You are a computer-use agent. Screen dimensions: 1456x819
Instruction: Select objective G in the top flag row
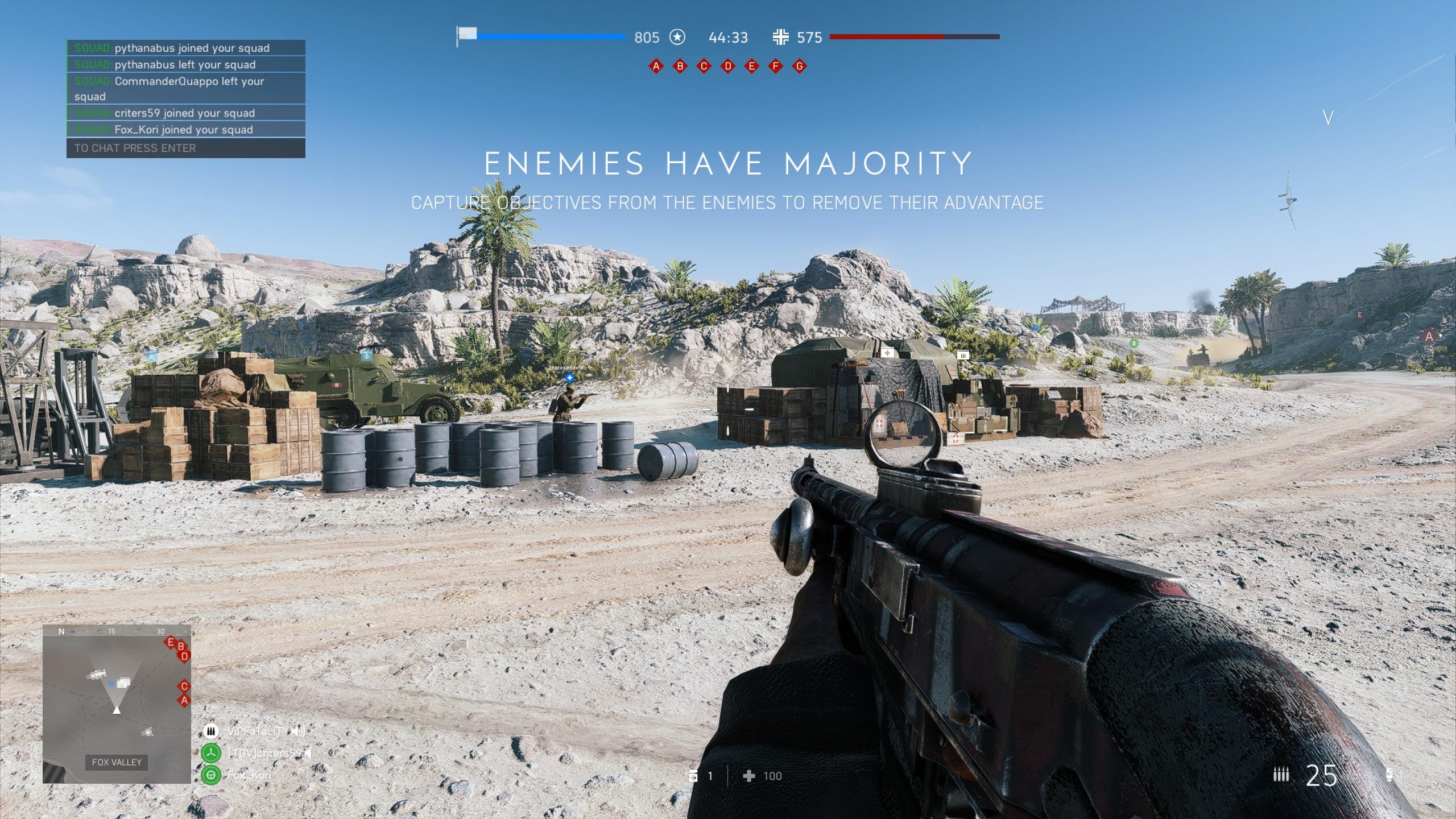click(x=799, y=67)
